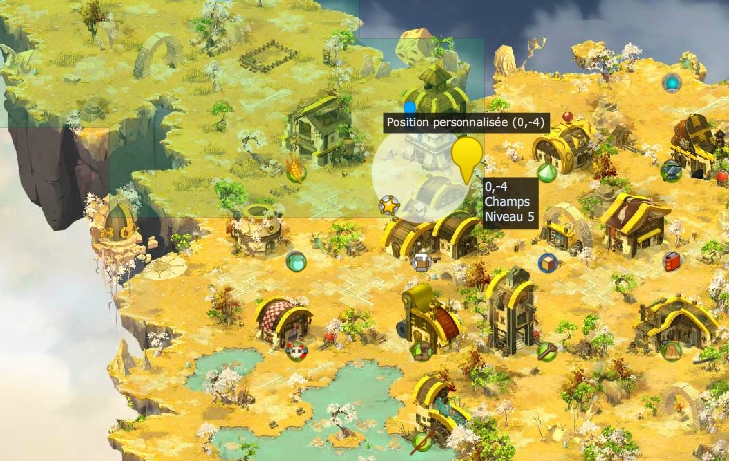Open the green potion alchemist marker
This screenshot has width=729, height=461.
546,172
